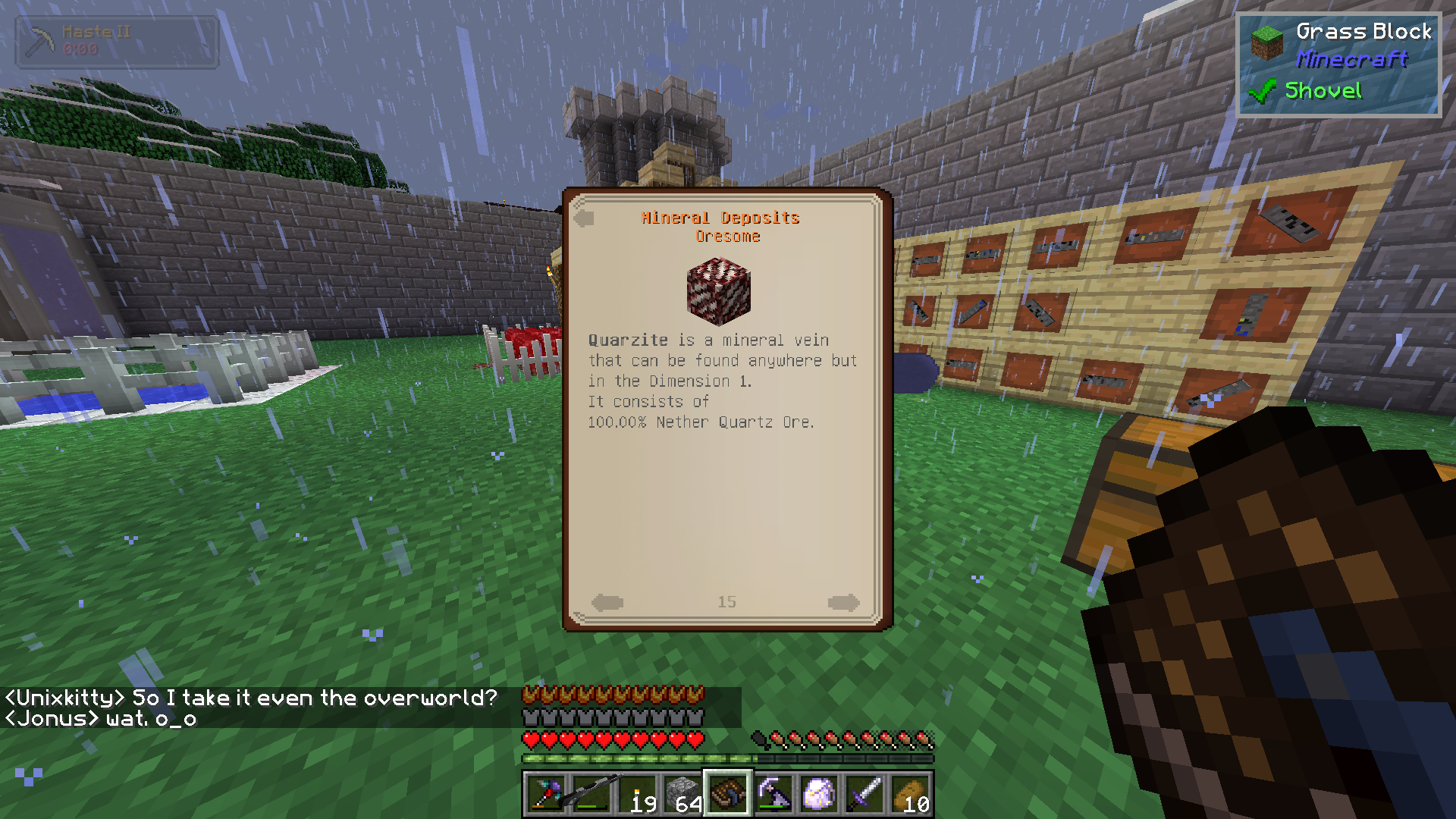Click Unixkitty's chat message

click(x=251, y=698)
